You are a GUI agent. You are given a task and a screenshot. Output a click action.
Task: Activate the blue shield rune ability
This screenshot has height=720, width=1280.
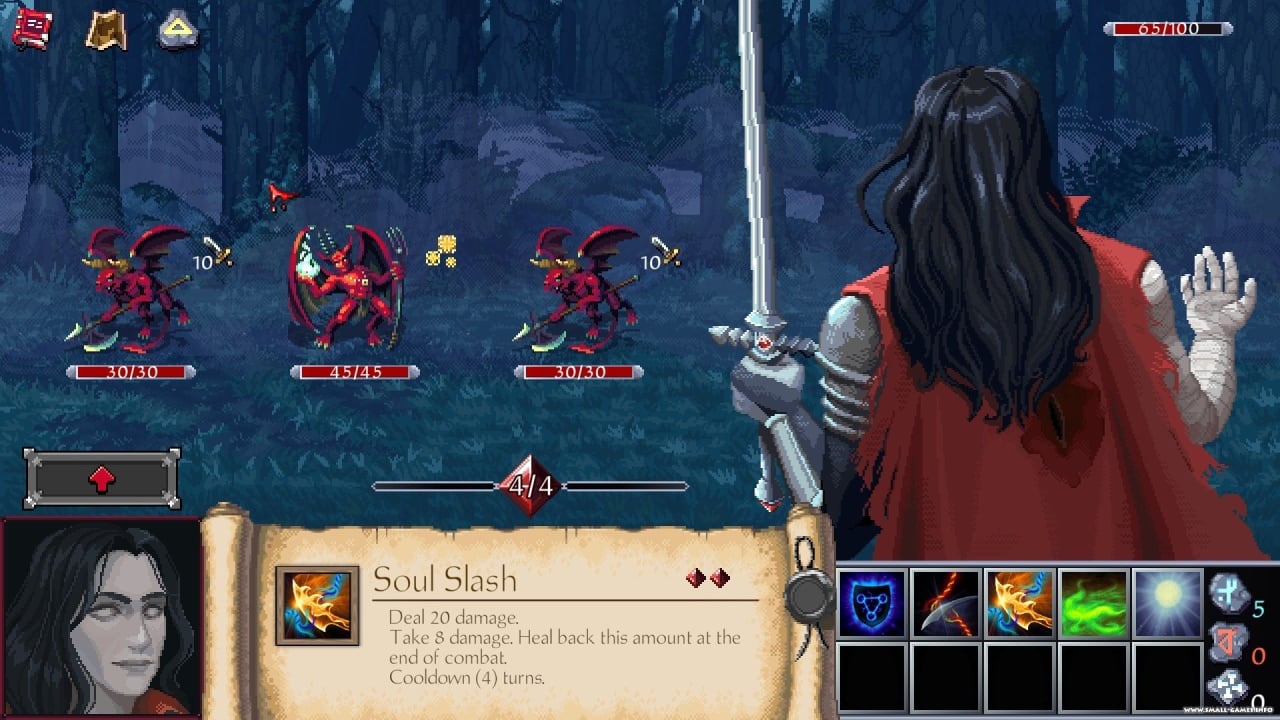pyautogui.click(x=872, y=604)
